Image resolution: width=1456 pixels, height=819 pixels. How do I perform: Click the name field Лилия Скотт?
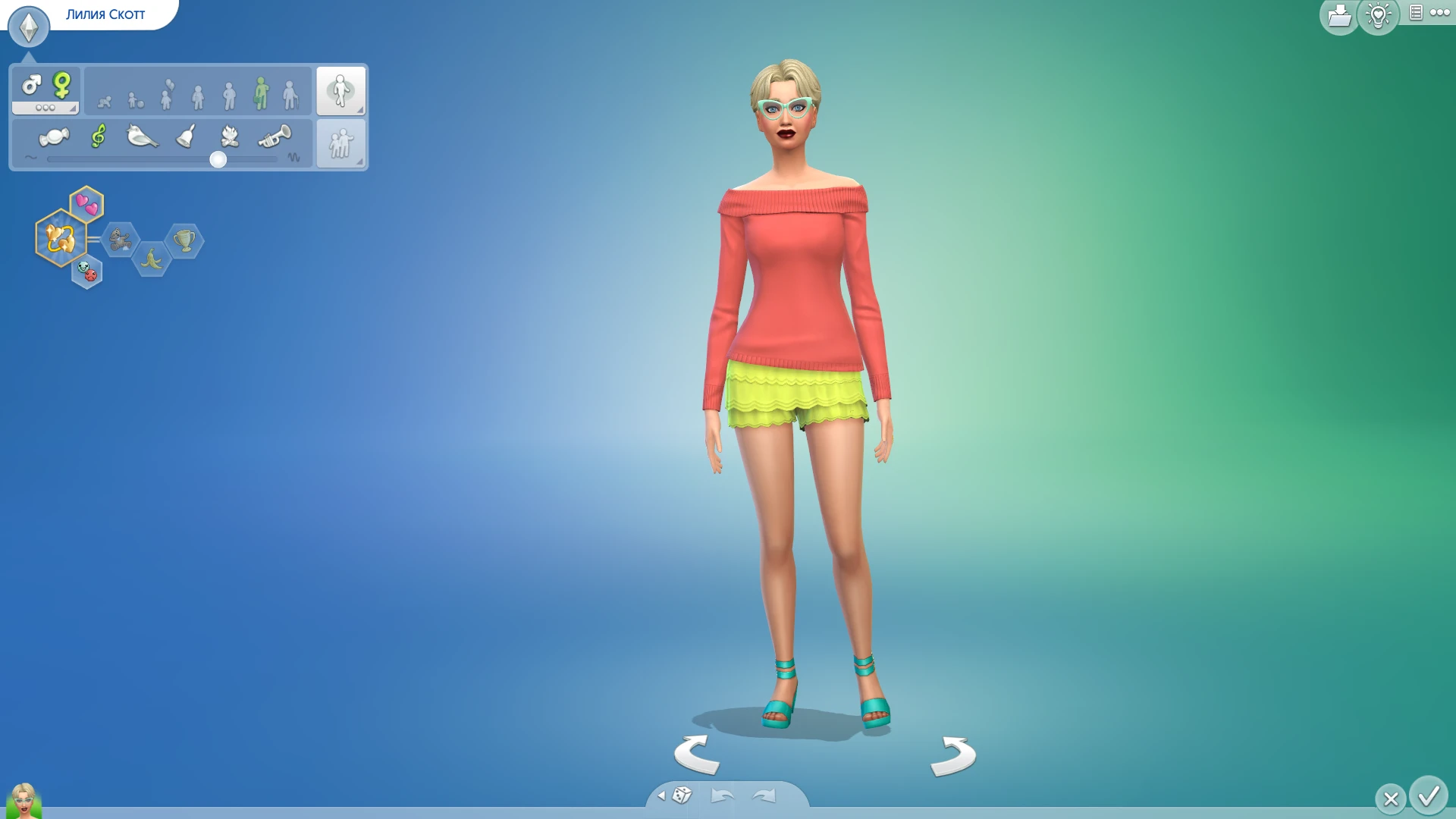click(106, 13)
